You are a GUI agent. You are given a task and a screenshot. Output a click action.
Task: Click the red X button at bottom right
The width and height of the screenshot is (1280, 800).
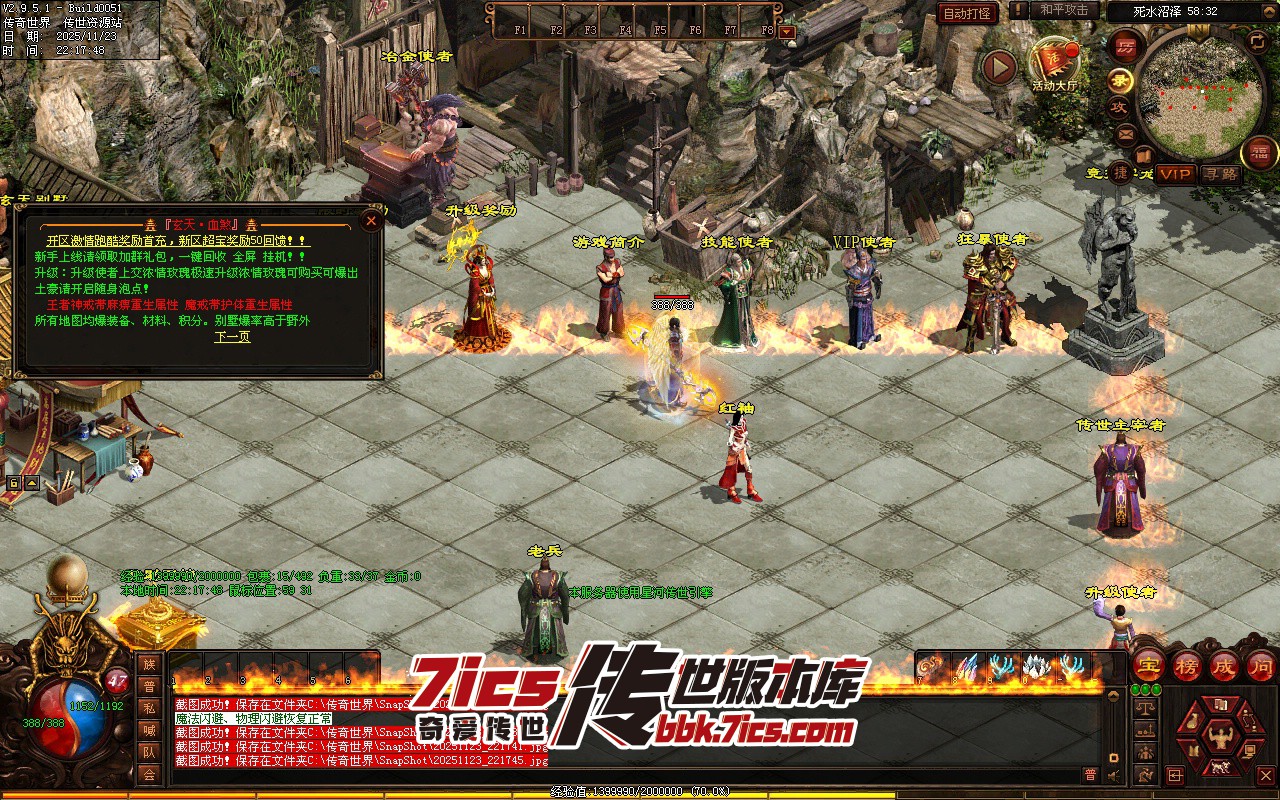[x=1265, y=775]
